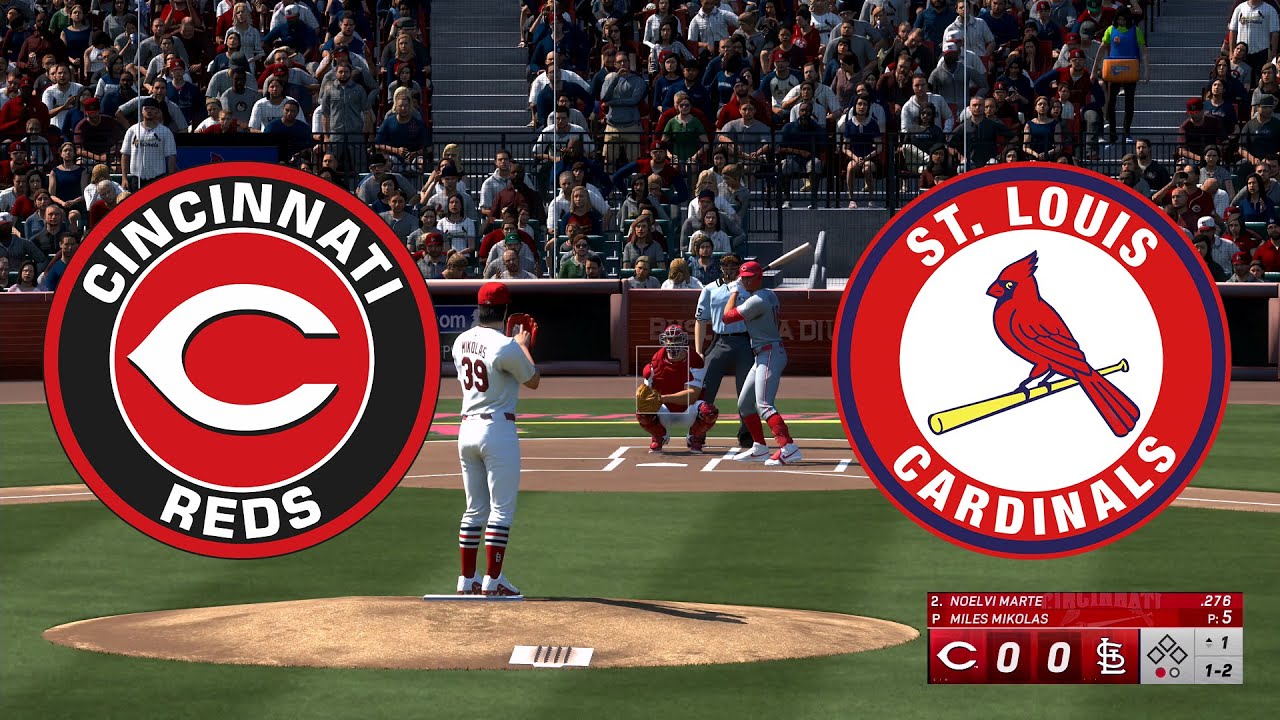Toggle the empty out indicator circle

[1174, 671]
